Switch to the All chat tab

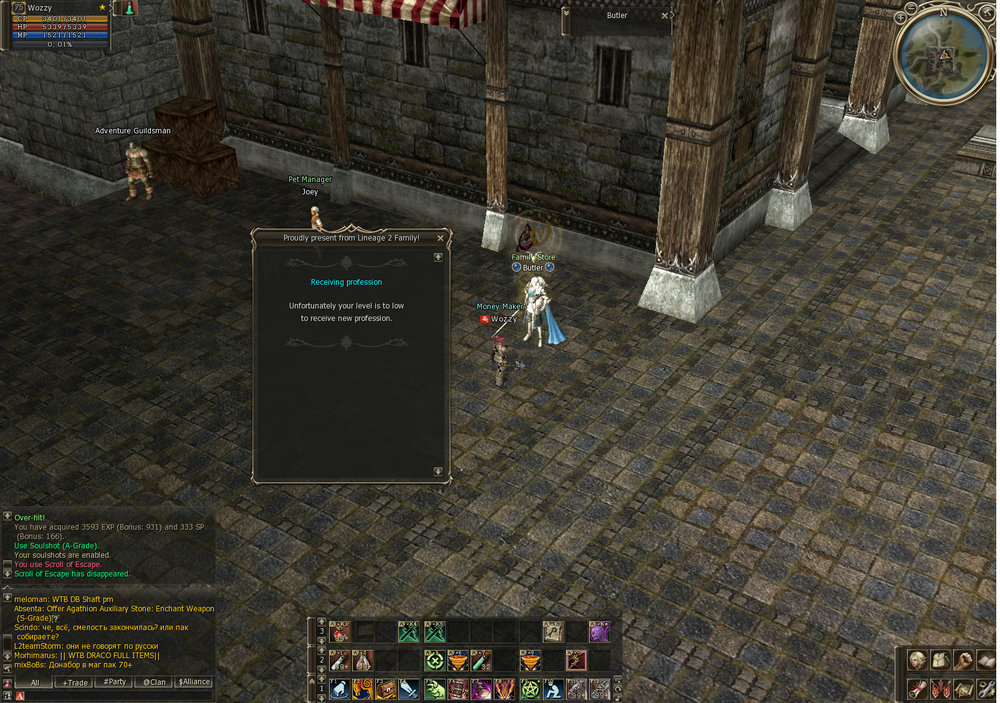(x=35, y=682)
